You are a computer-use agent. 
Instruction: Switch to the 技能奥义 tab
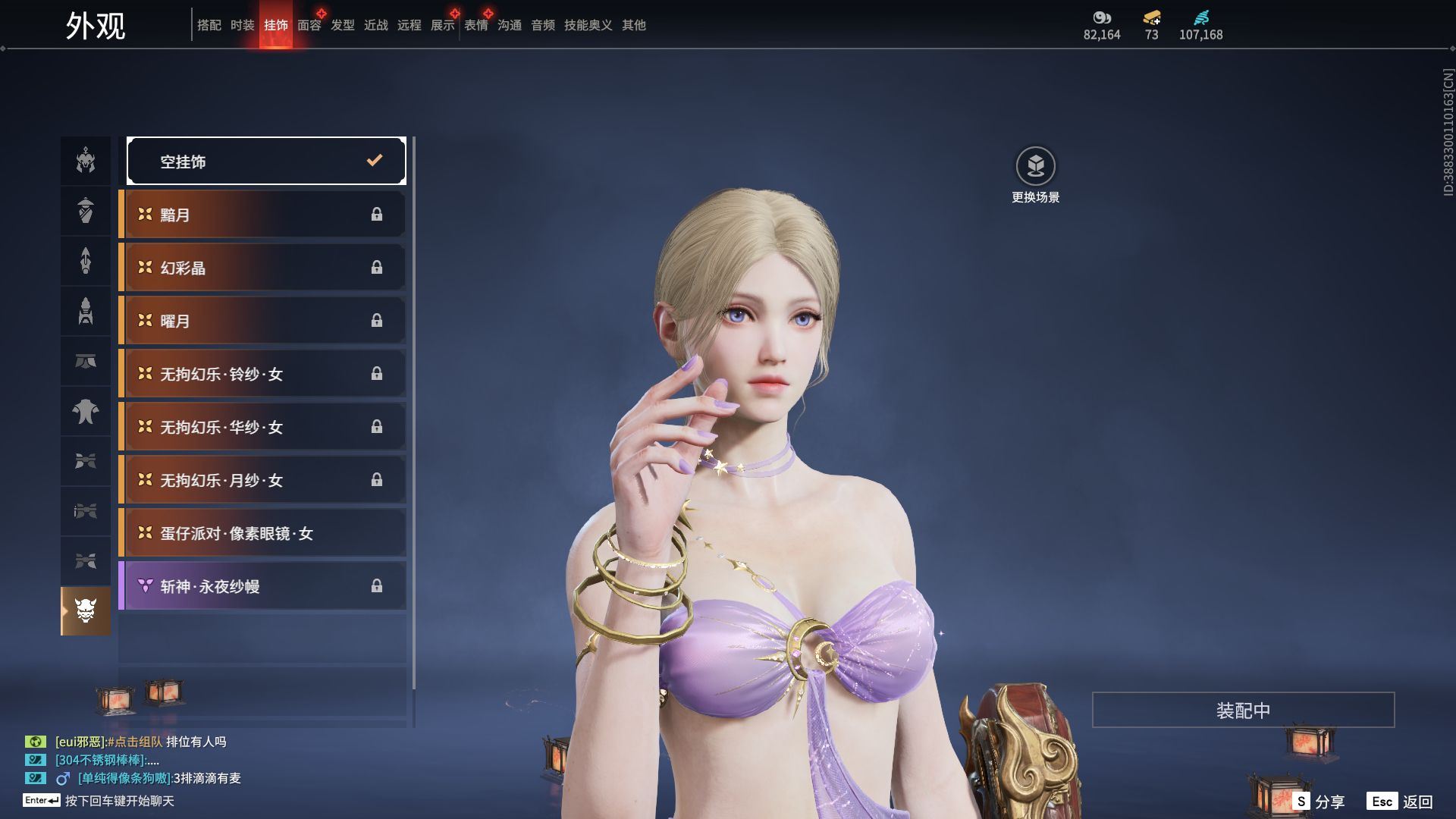point(588,25)
